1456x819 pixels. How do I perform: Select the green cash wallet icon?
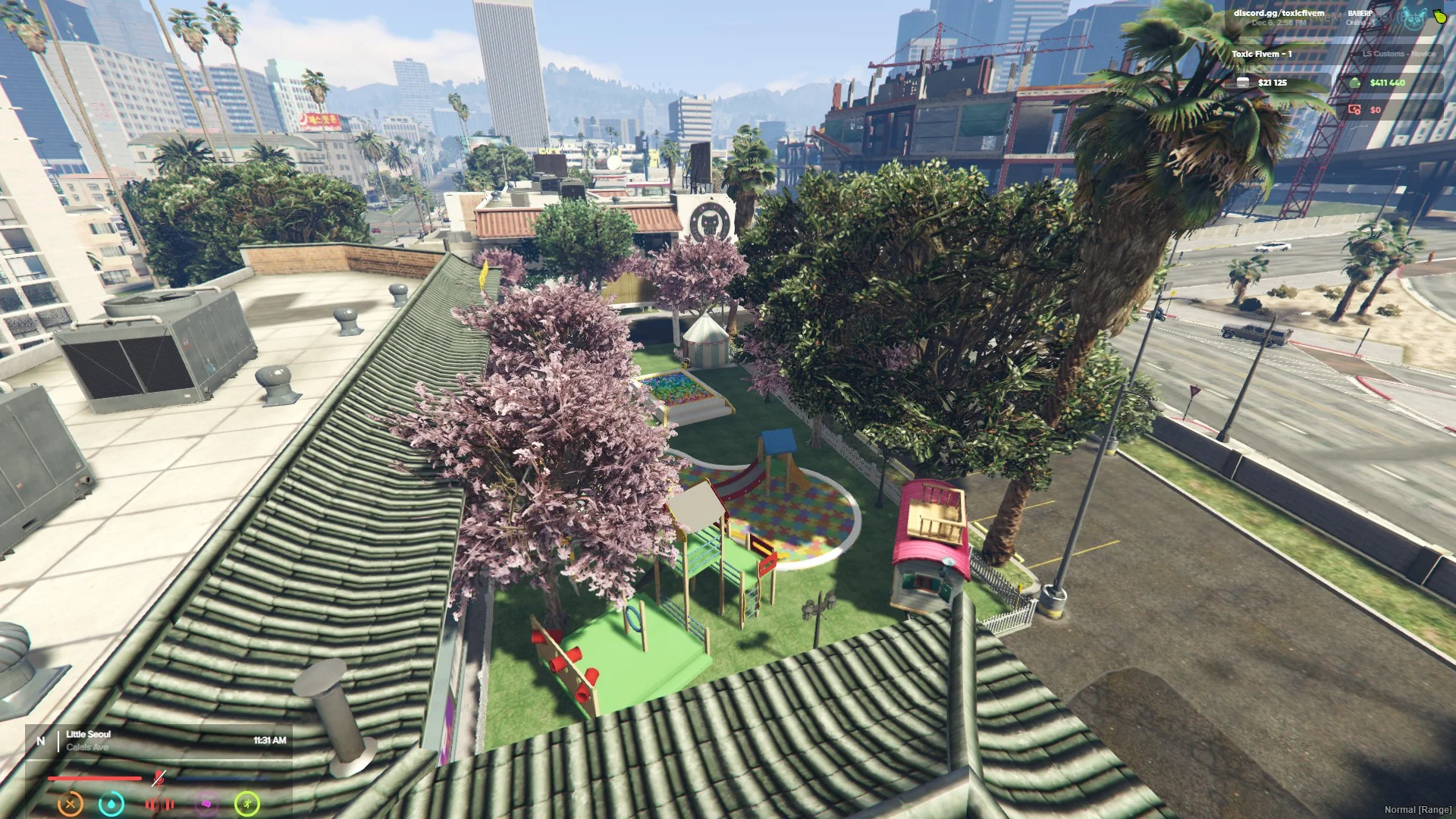[x=1355, y=83]
